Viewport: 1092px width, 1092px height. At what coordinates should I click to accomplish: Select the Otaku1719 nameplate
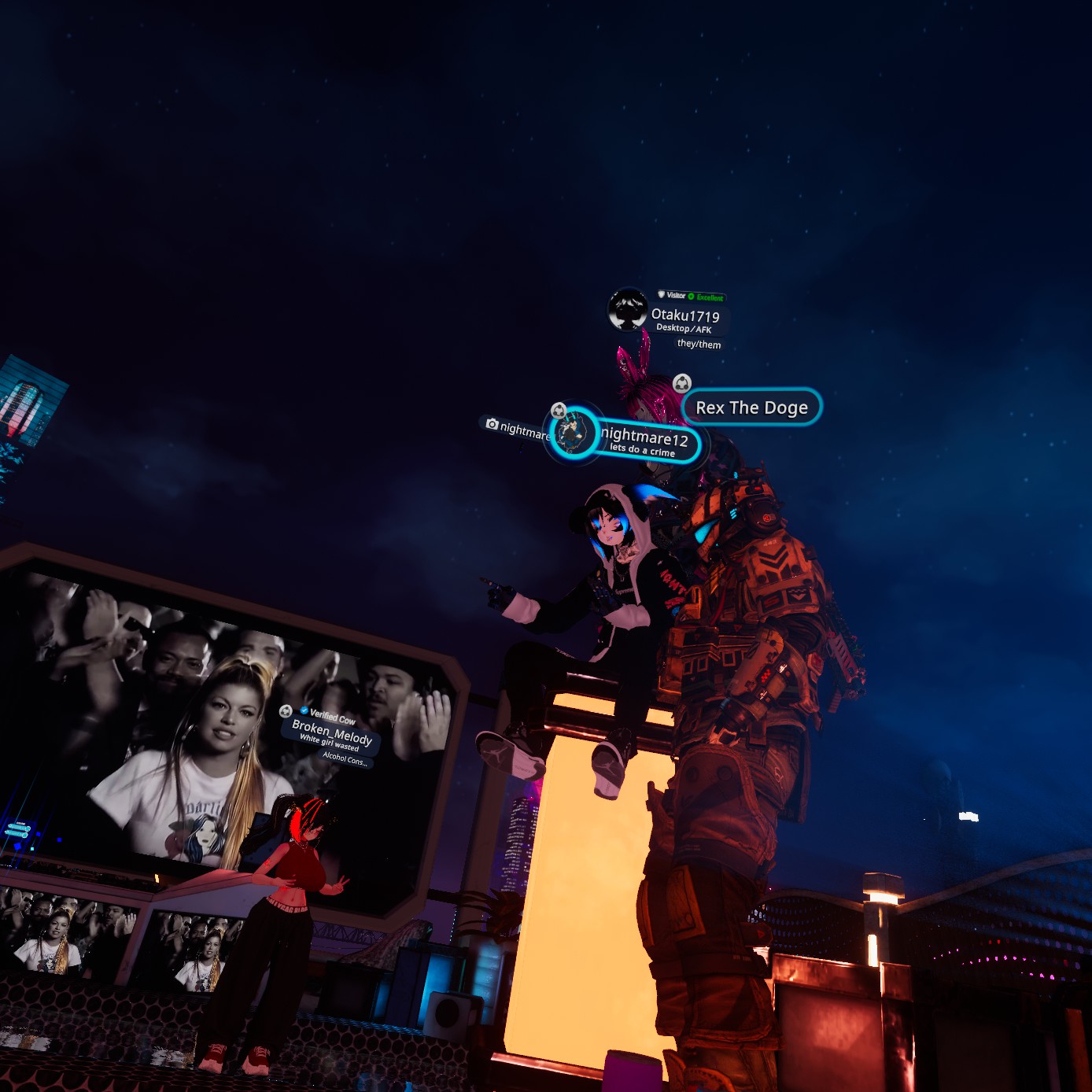pos(684,316)
